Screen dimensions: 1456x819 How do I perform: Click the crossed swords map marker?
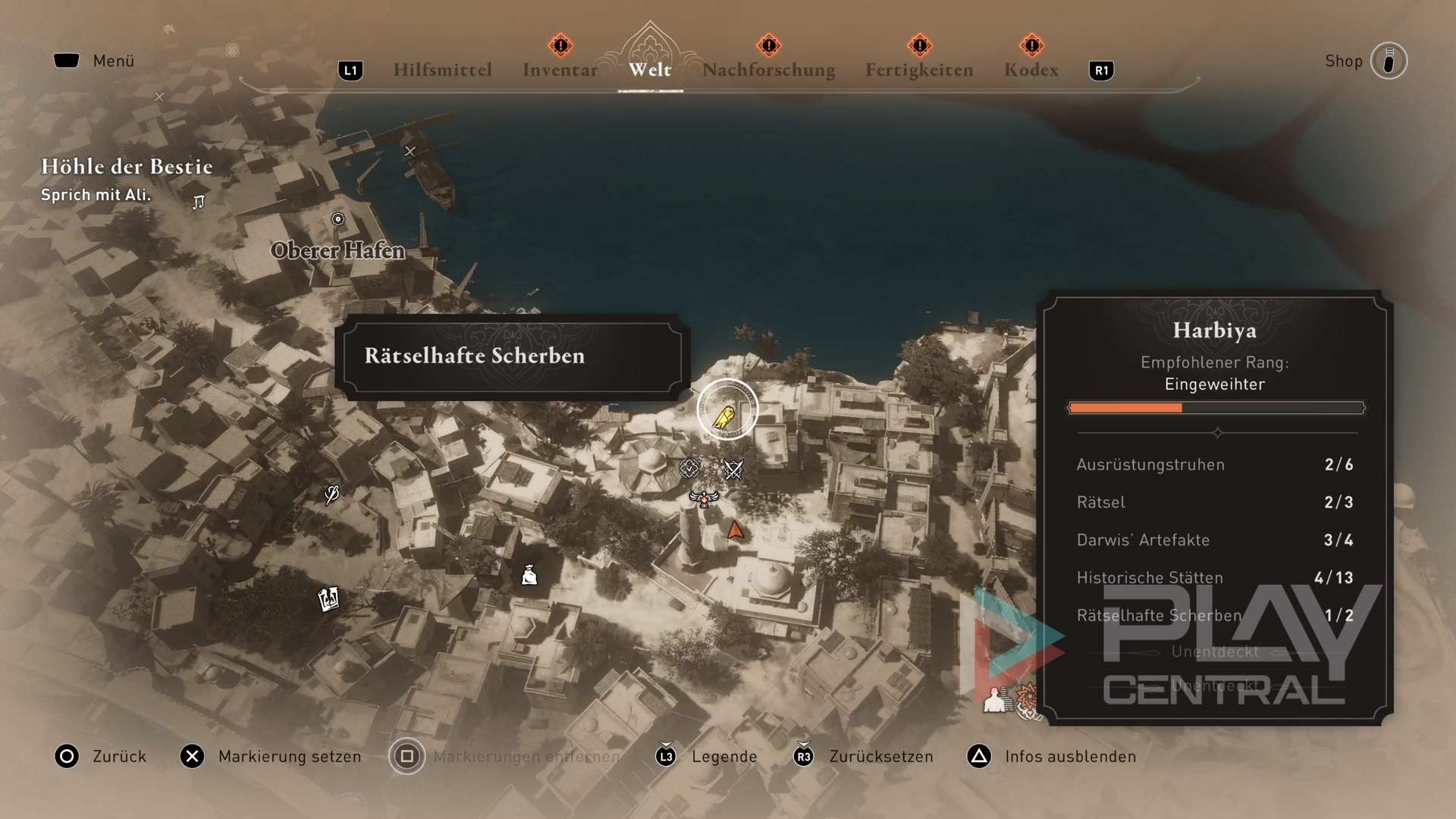[733, 470]
